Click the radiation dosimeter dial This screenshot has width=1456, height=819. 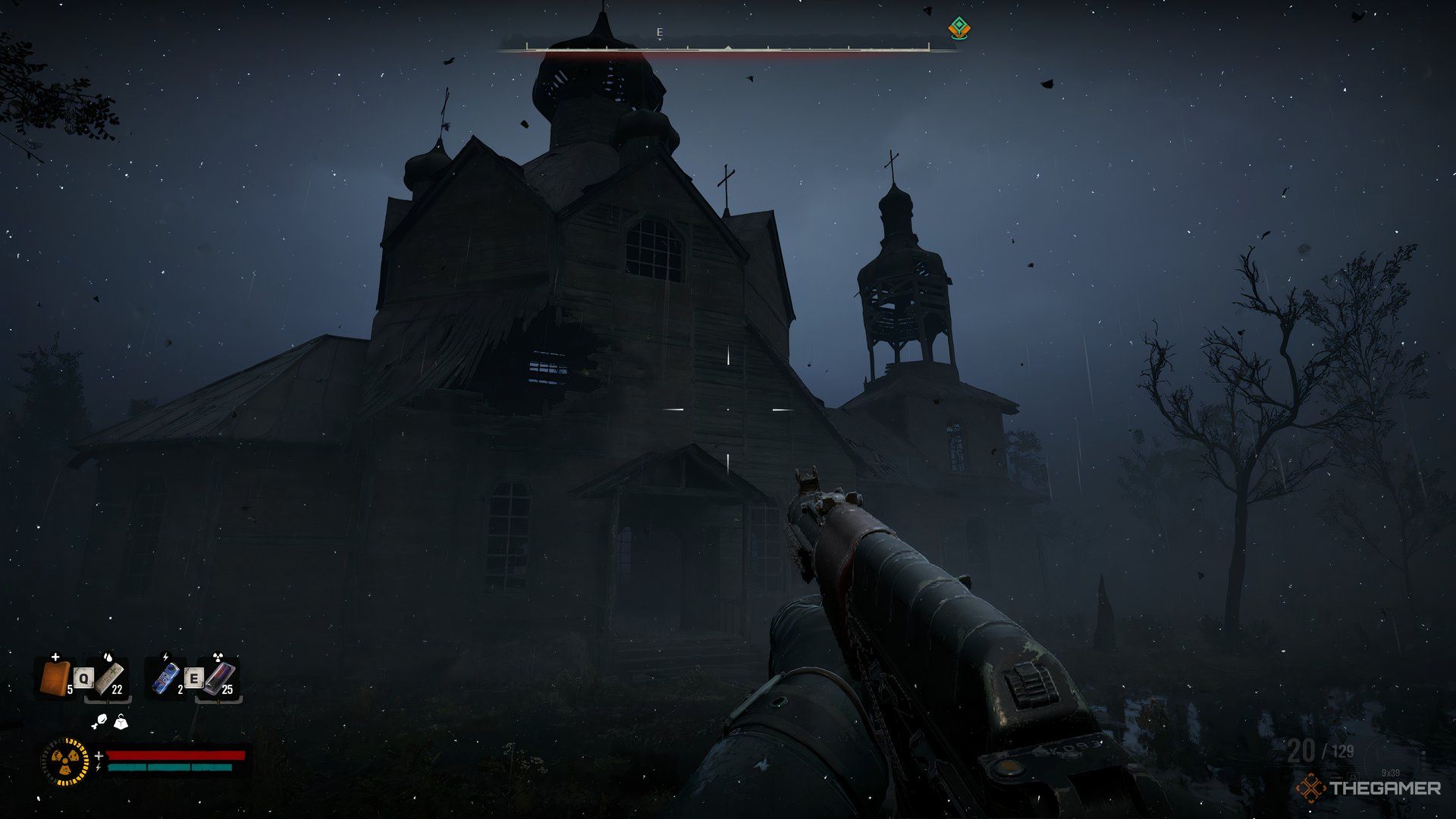[x=65, y=761]
